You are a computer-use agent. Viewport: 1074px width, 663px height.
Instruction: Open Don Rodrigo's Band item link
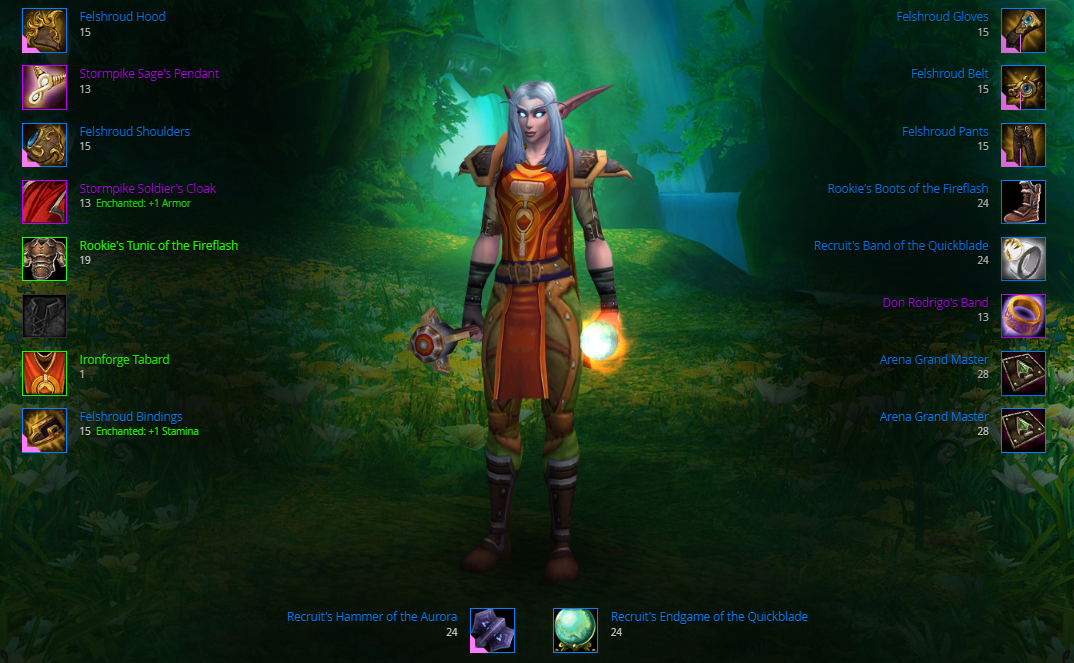(x=935, y=303)
